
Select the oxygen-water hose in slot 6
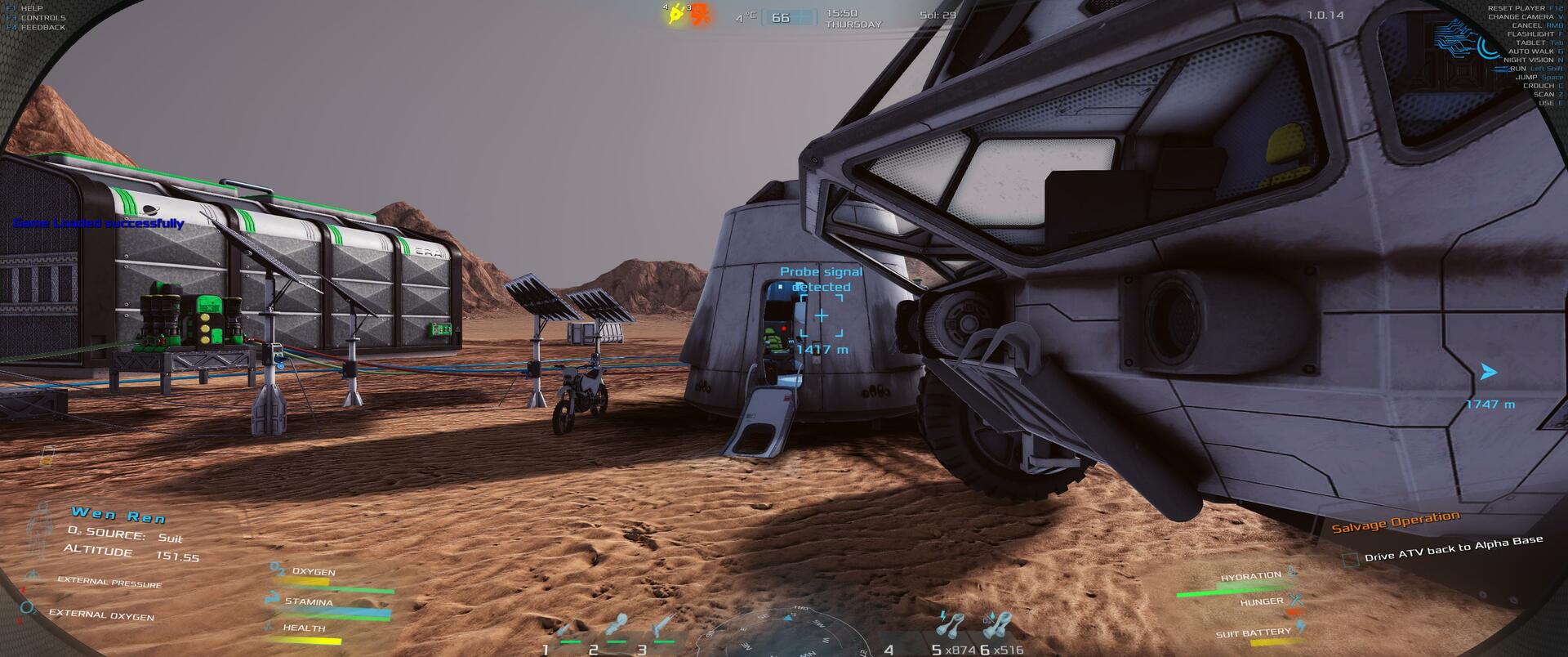[x=995, y=626]
